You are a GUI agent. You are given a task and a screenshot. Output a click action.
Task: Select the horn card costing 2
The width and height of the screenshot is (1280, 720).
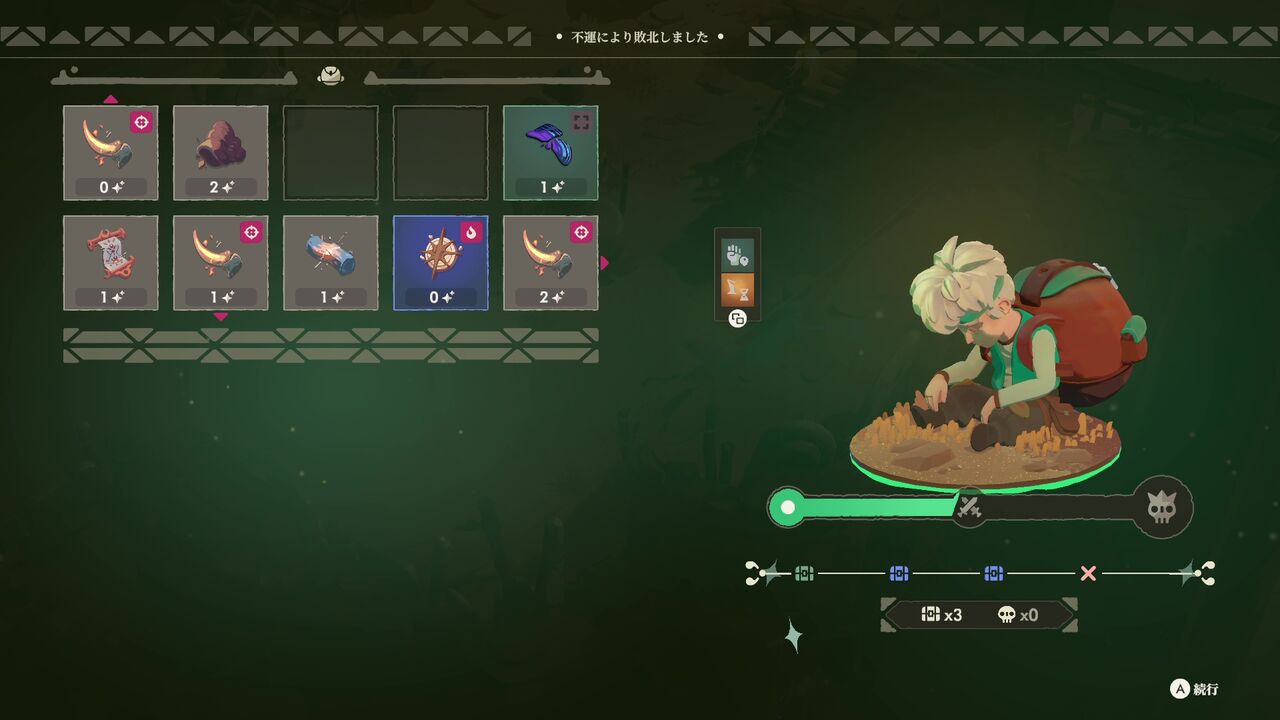click(x=550, y=263)
